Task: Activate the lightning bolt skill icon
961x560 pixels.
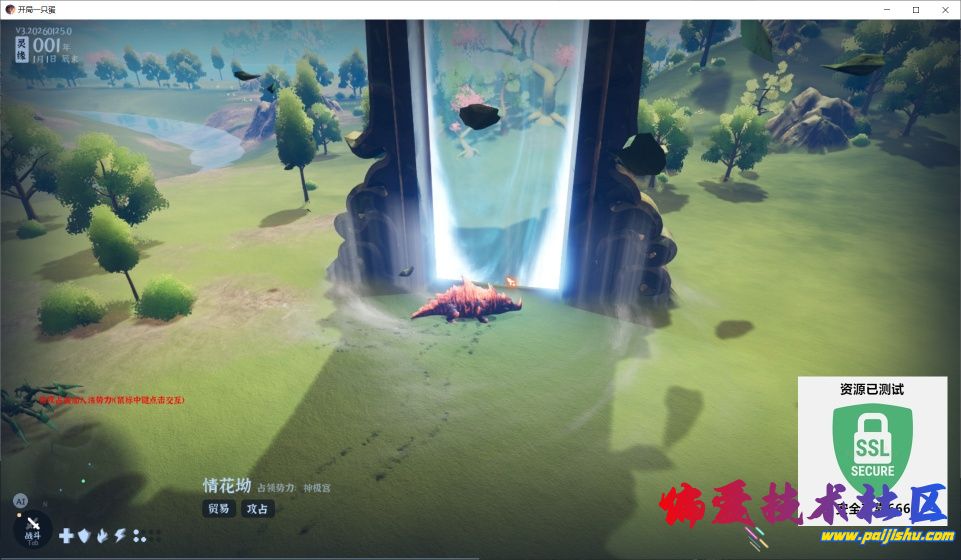Action: coord(120,536)
